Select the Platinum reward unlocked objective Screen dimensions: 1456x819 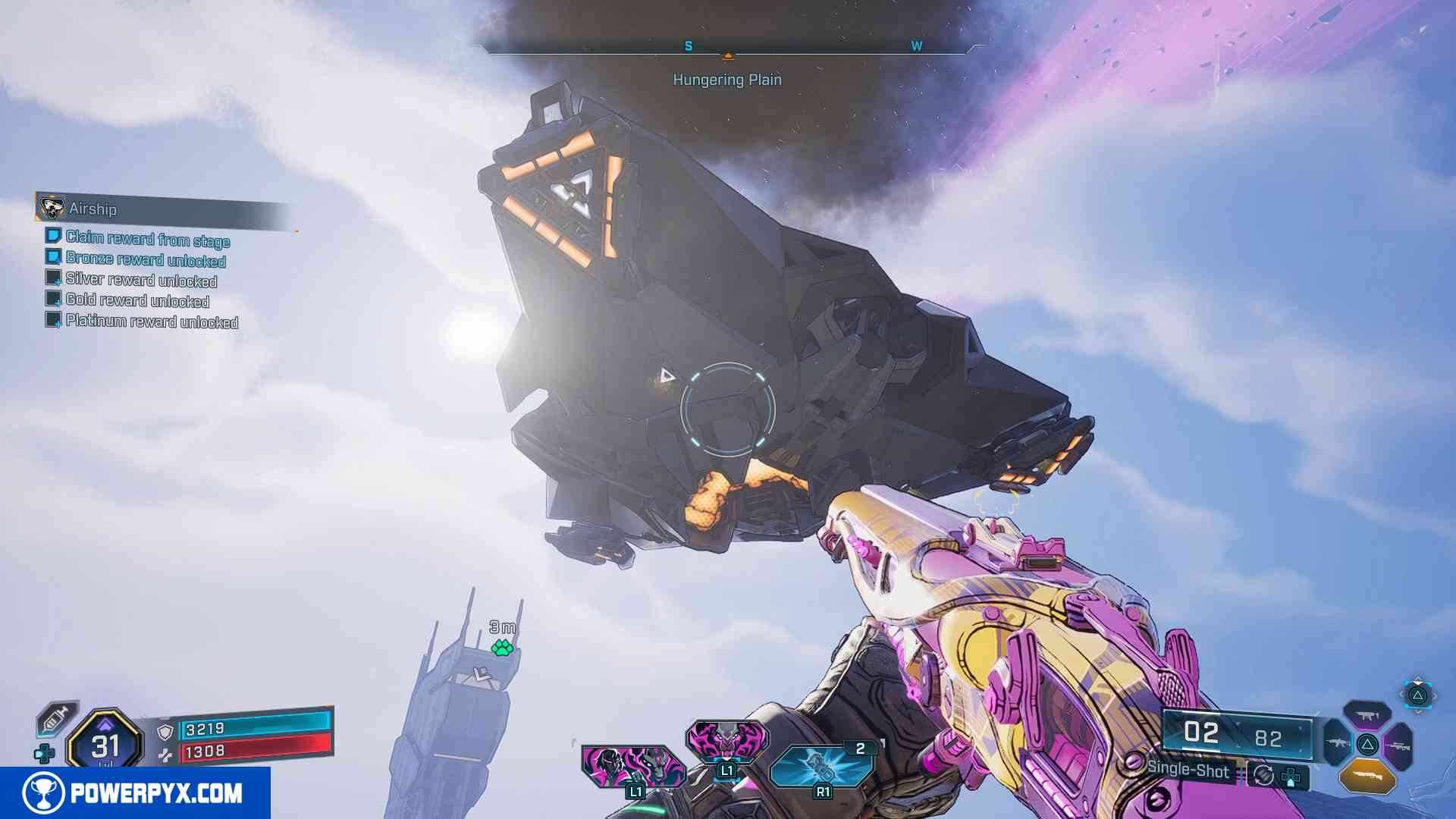[x=152, y=321]
